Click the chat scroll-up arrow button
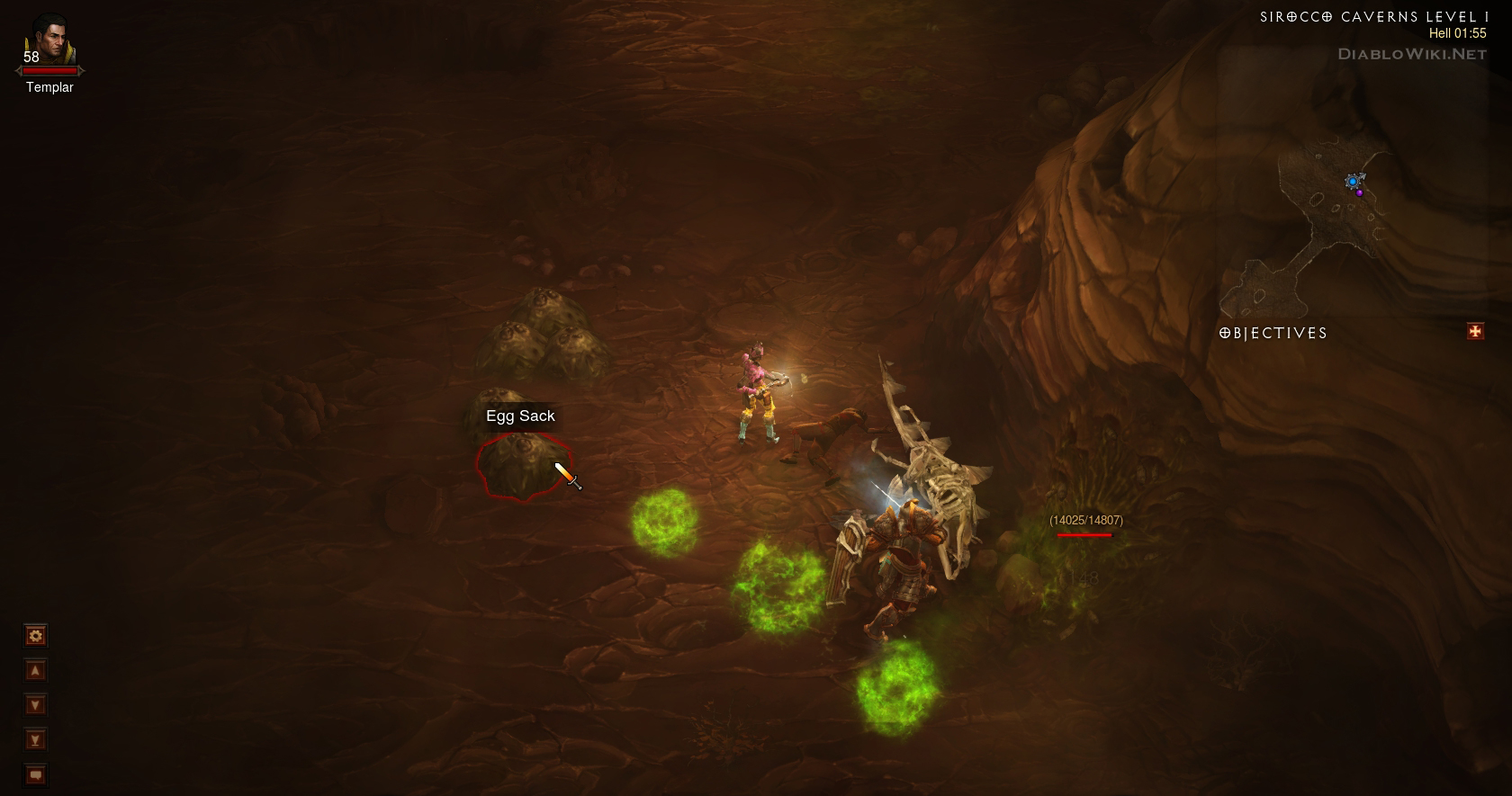Screen dimensions: 1512x796 pos(35,671)
